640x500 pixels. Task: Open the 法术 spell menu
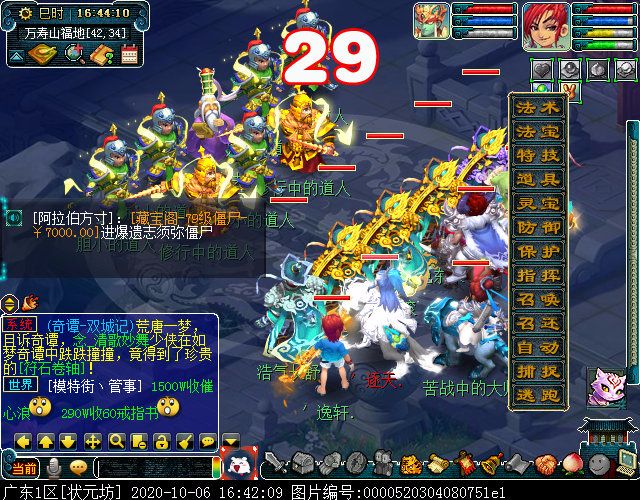[x=538, y=108]
